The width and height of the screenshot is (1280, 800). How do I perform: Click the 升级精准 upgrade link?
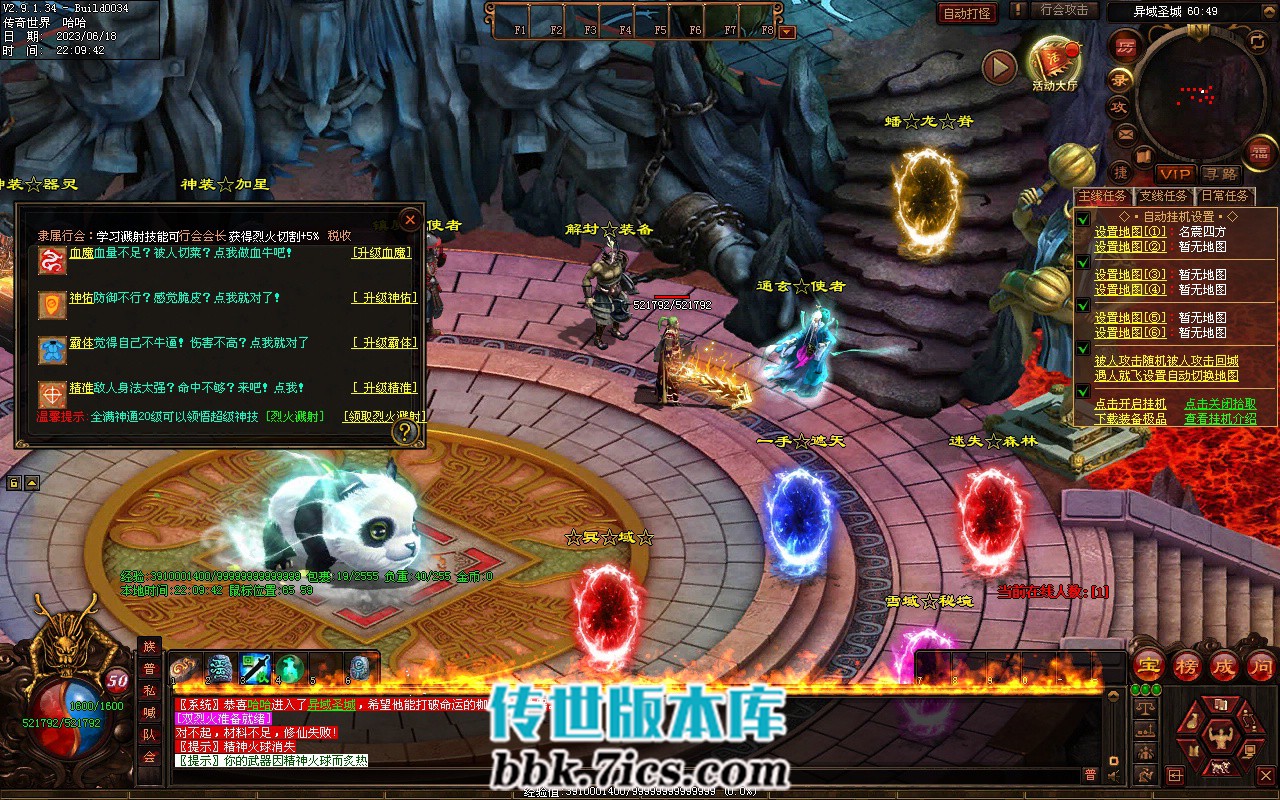click(x=384, y=388)
